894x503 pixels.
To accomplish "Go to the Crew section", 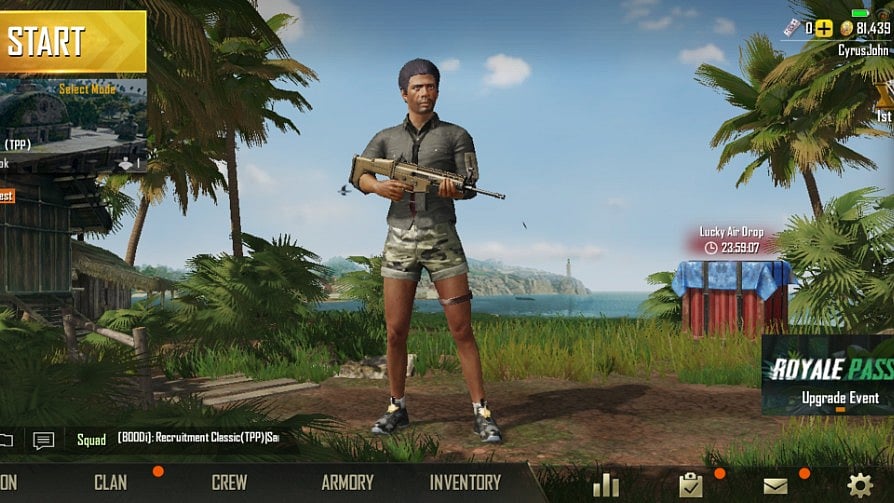I will (229, 482).
